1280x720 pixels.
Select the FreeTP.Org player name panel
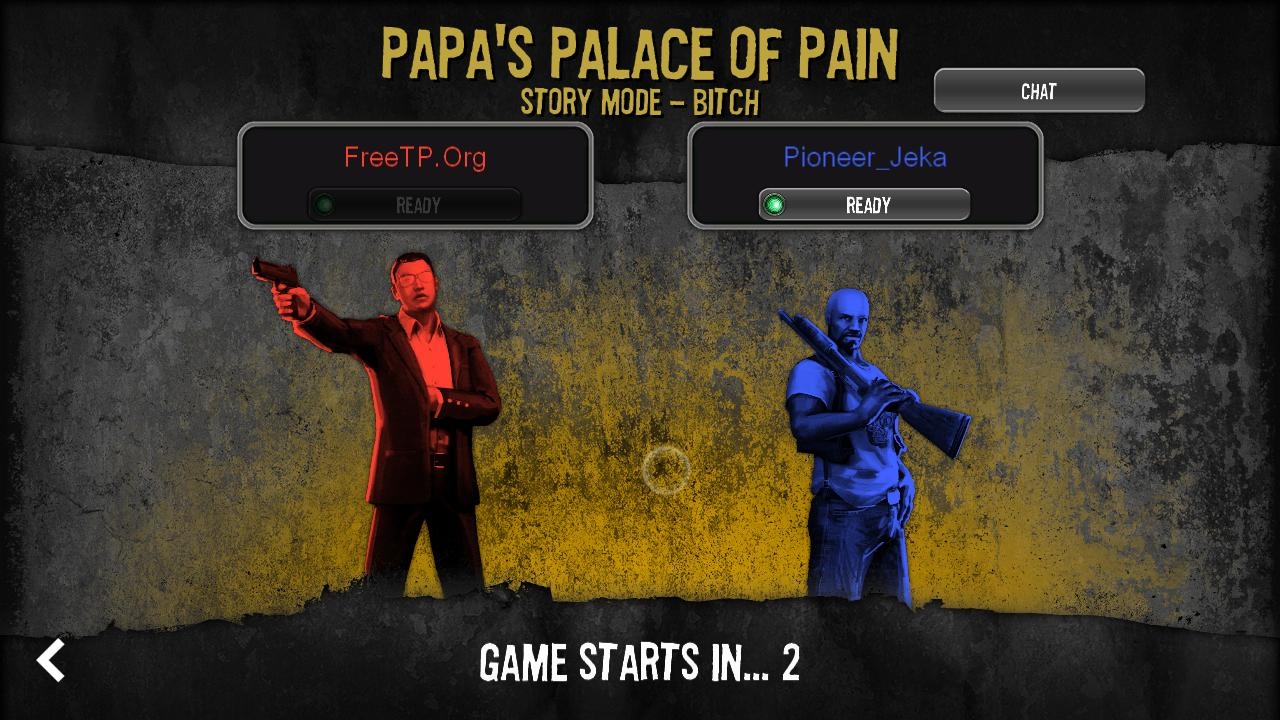[415, 157]
